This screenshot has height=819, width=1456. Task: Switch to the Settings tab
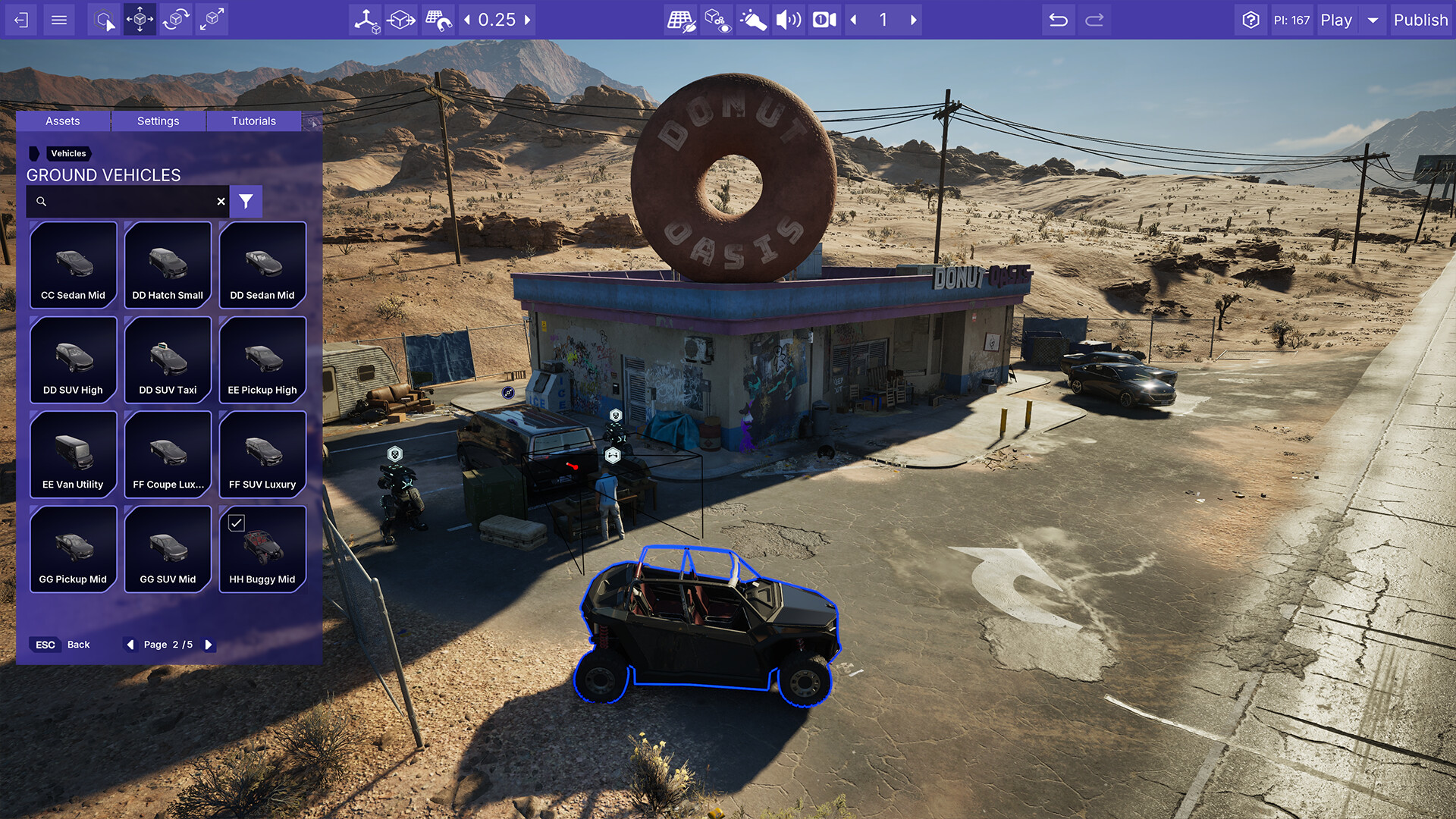[x=158, y=121]
